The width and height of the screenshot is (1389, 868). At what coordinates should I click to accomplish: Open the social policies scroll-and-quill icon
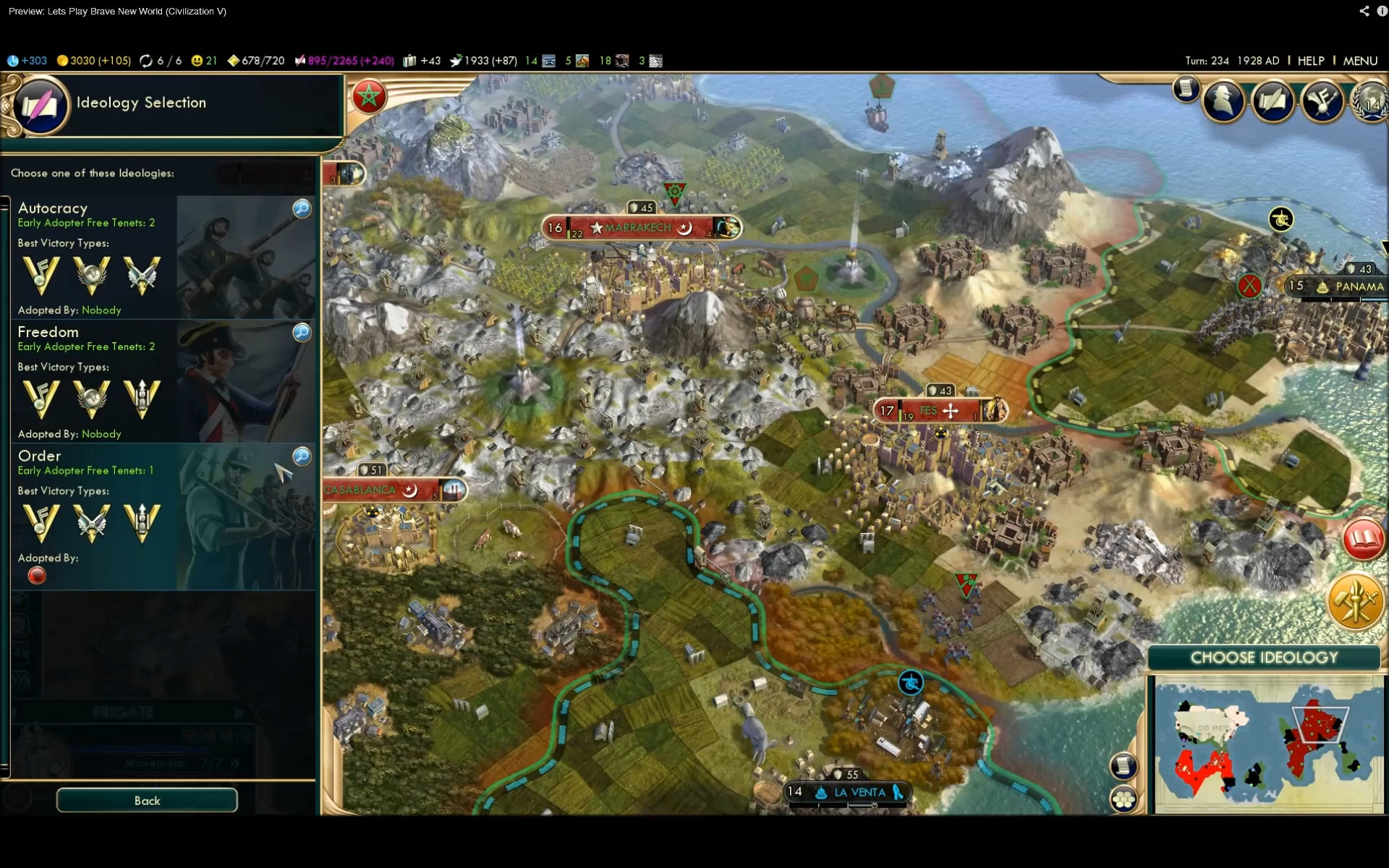tap(1273, 101)
